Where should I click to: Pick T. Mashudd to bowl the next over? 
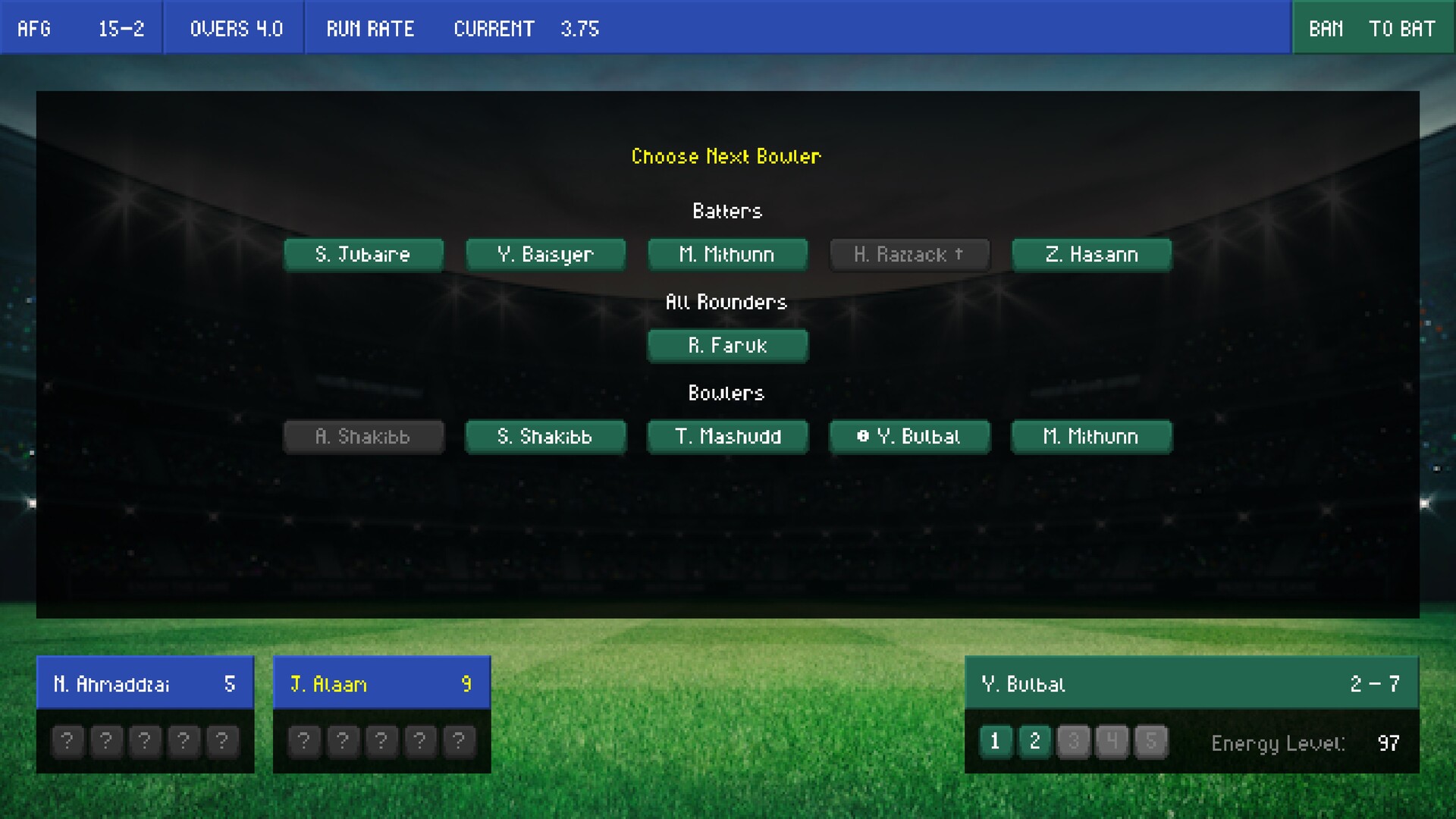(727, 437)
